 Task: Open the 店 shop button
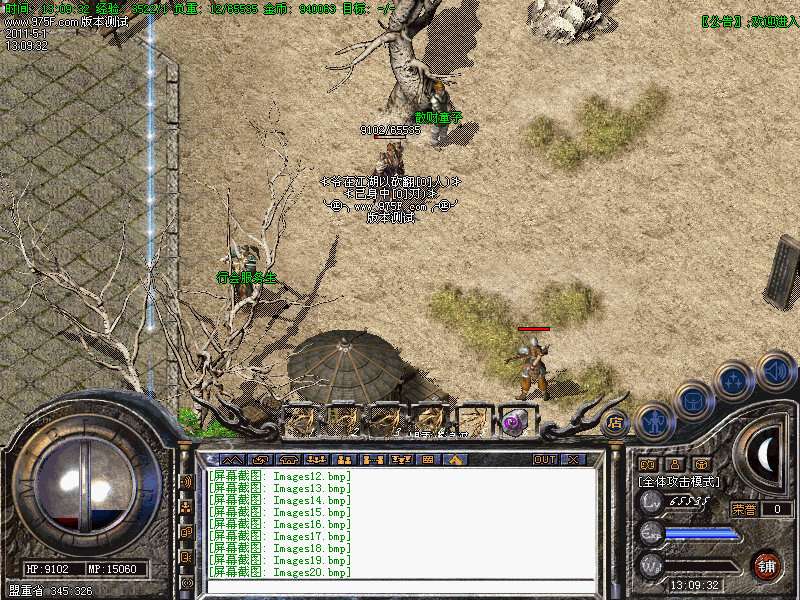(616, 424)
